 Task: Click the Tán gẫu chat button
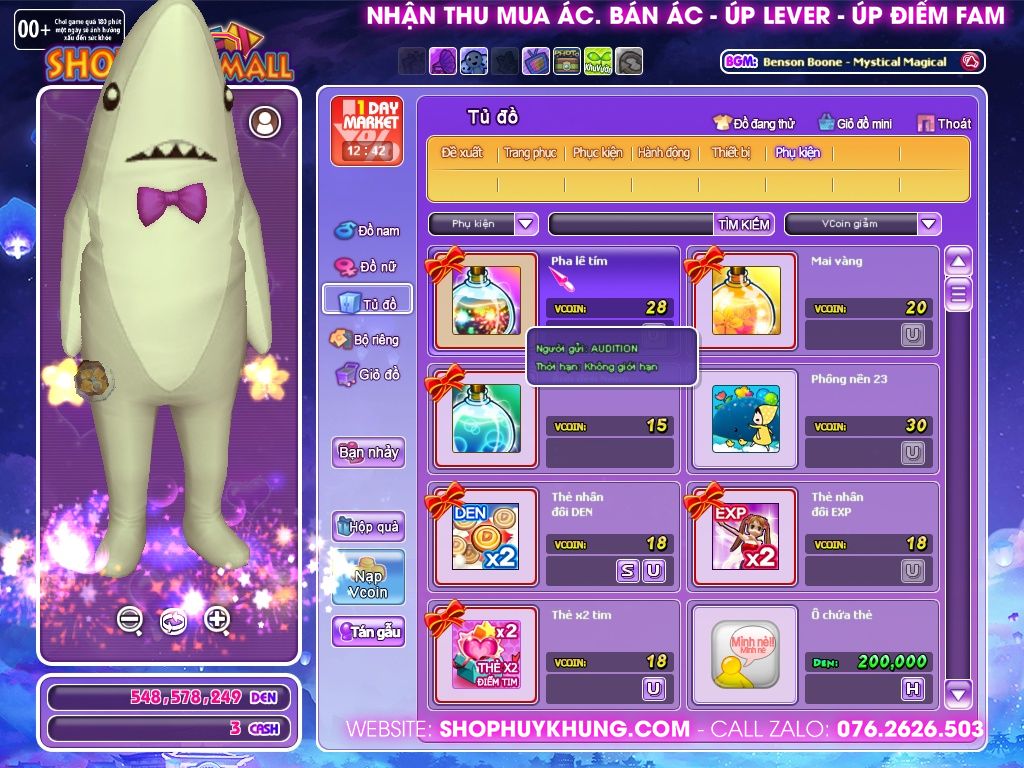pyautogui.click(x=368, y=632)
